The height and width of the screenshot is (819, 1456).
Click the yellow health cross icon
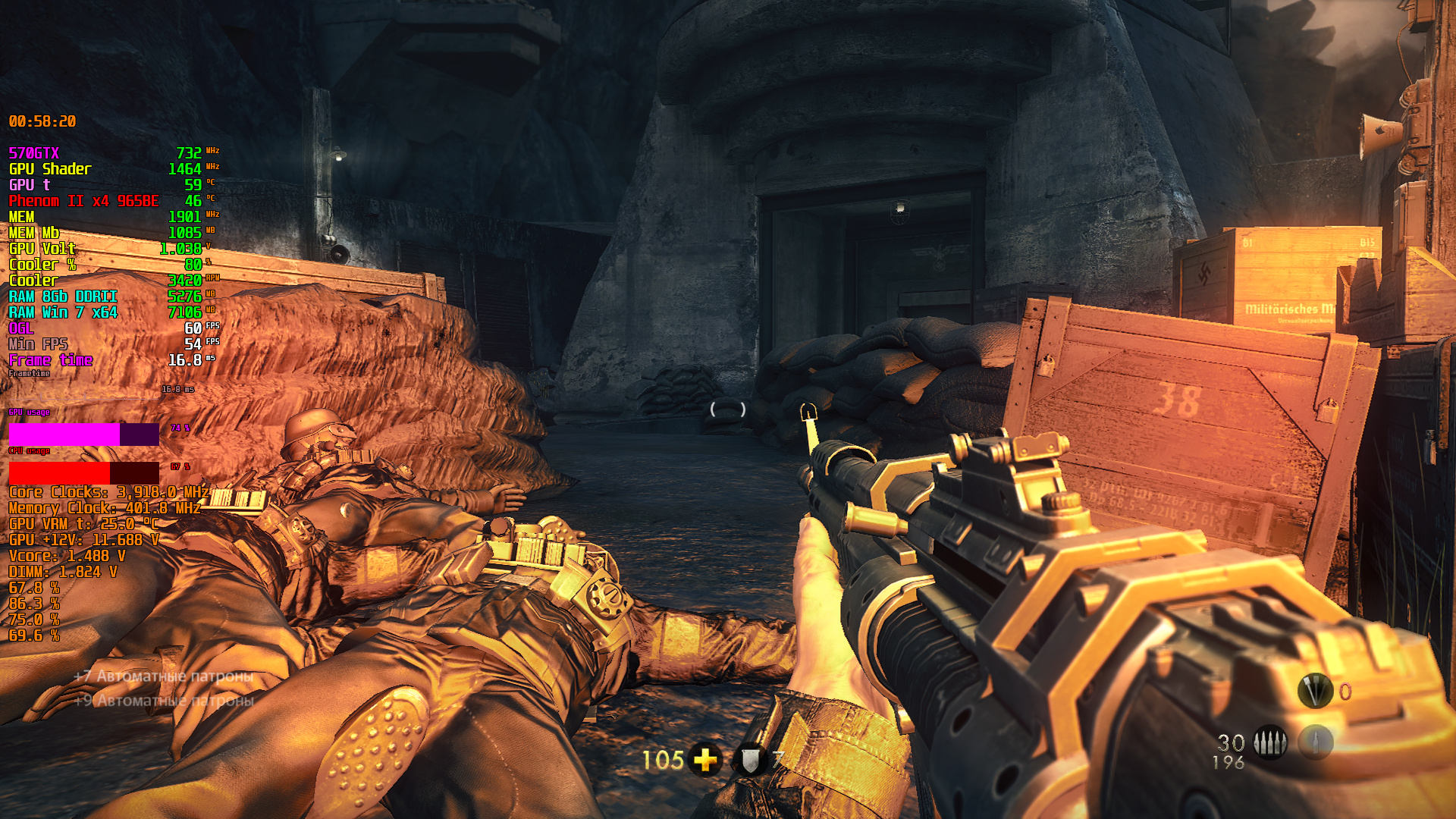[x=705, y=759]
